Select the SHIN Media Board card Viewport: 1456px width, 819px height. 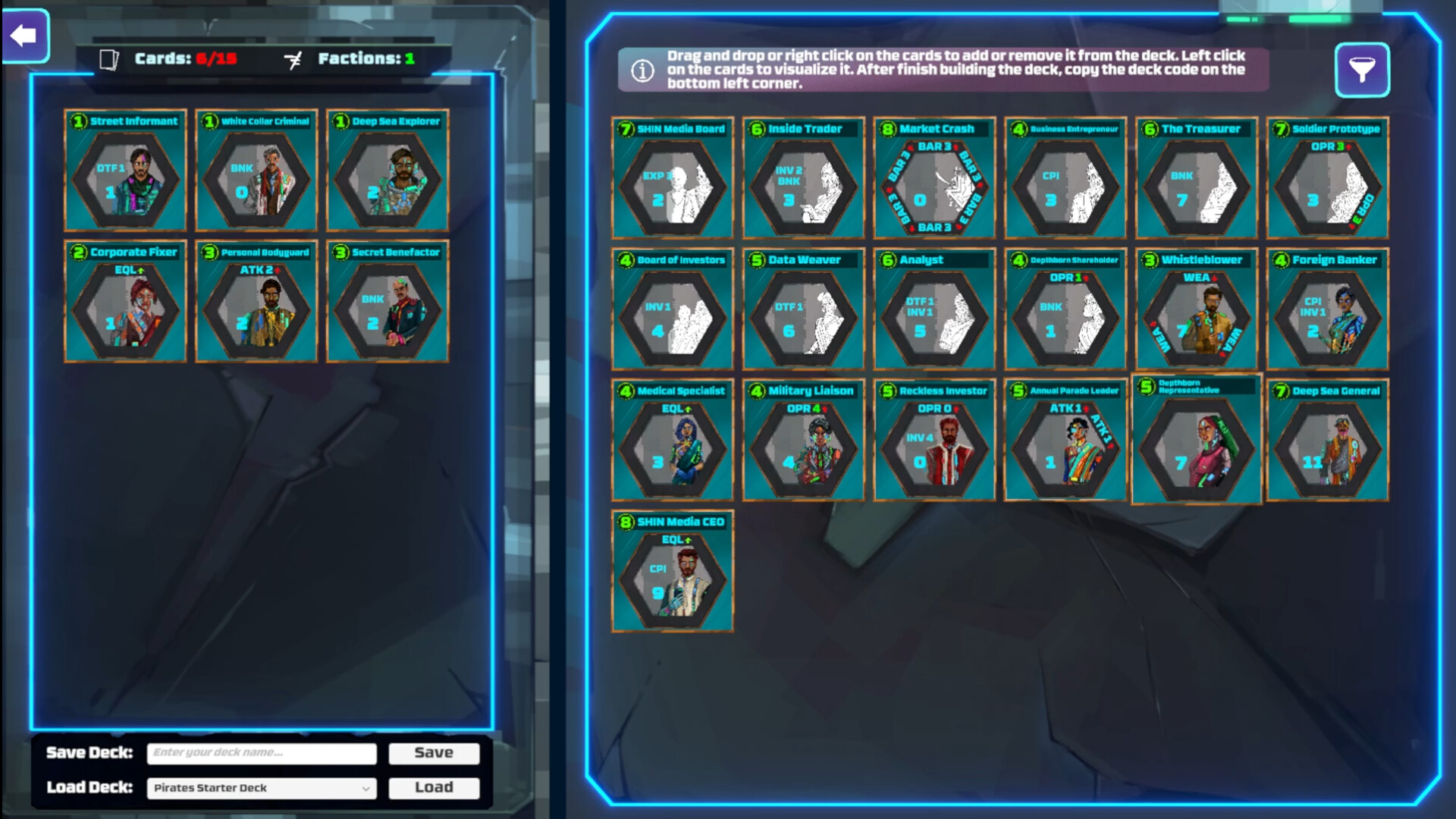(673, 178)
